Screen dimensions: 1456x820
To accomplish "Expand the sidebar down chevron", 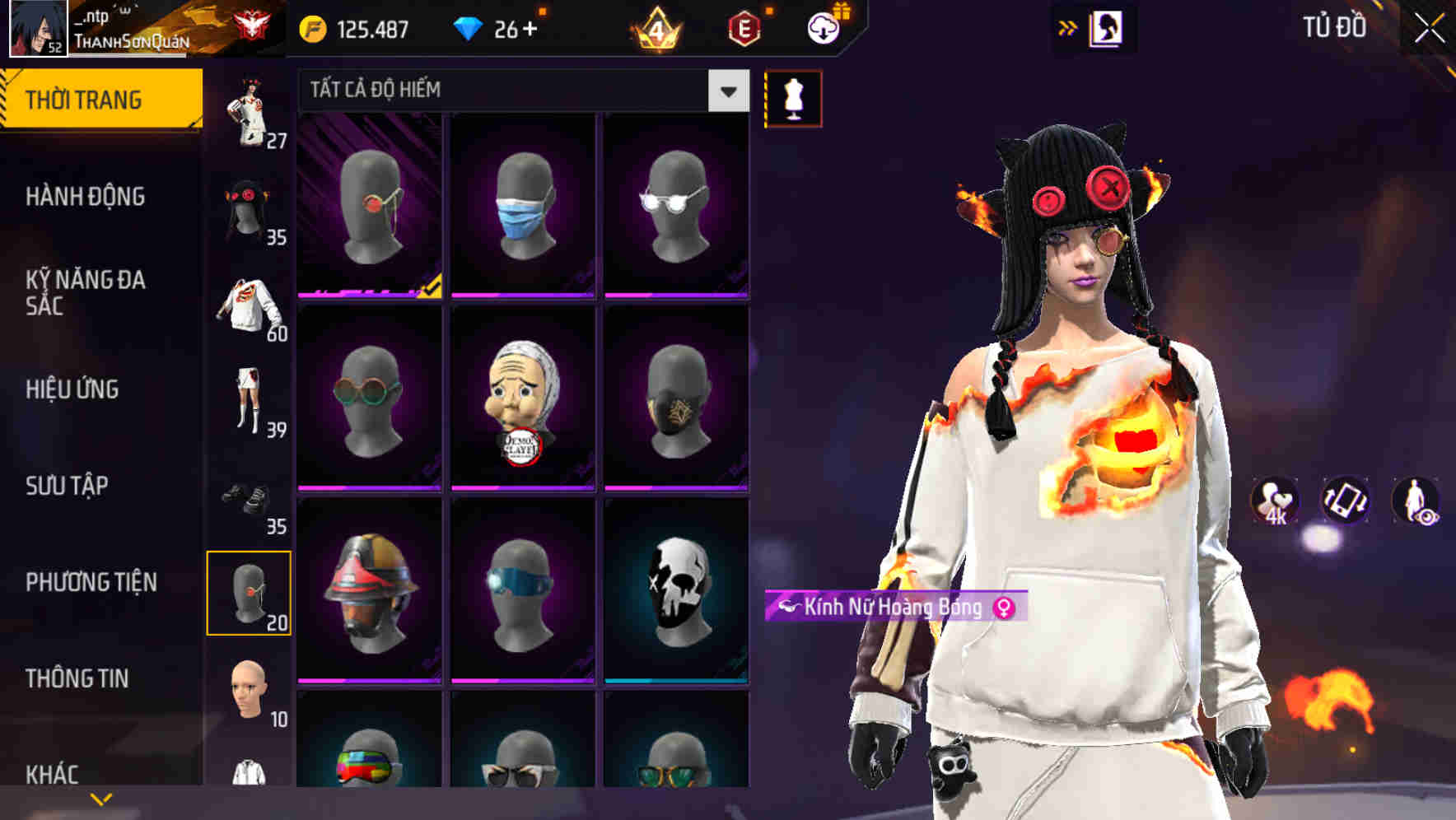I will tap(100, 799).
